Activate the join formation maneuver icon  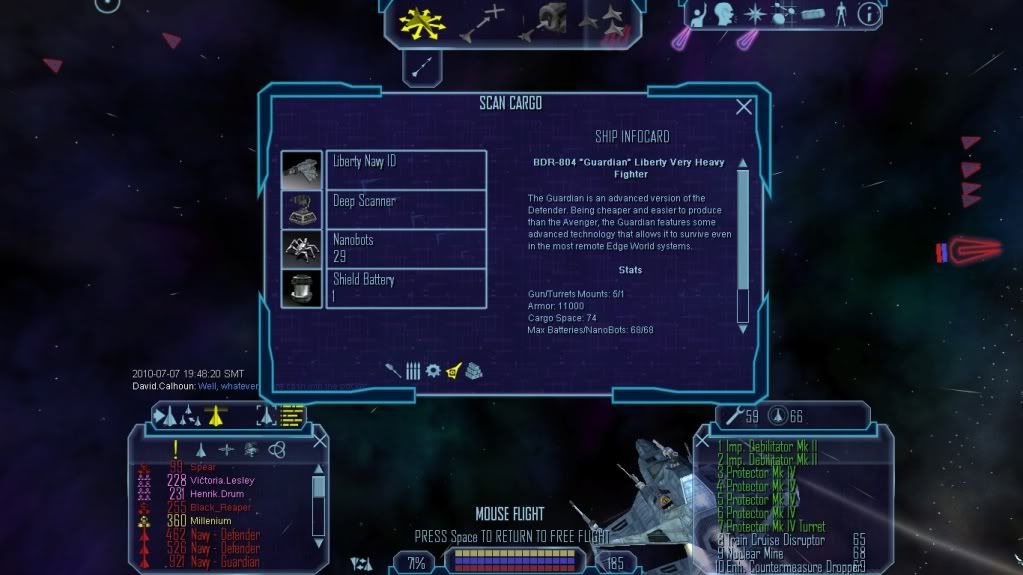pos(605,22)
